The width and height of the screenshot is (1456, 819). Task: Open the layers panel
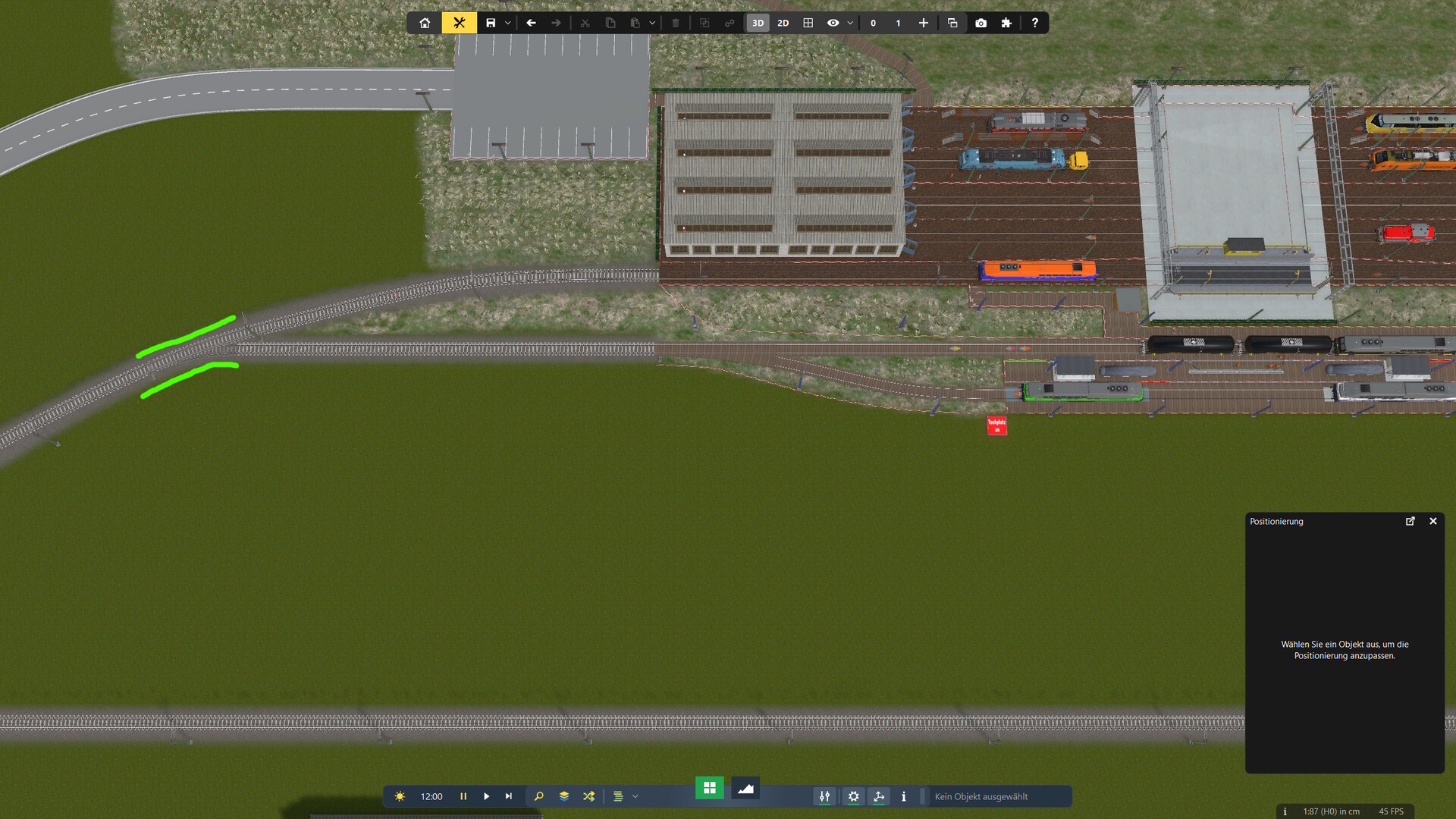(564, 796)
